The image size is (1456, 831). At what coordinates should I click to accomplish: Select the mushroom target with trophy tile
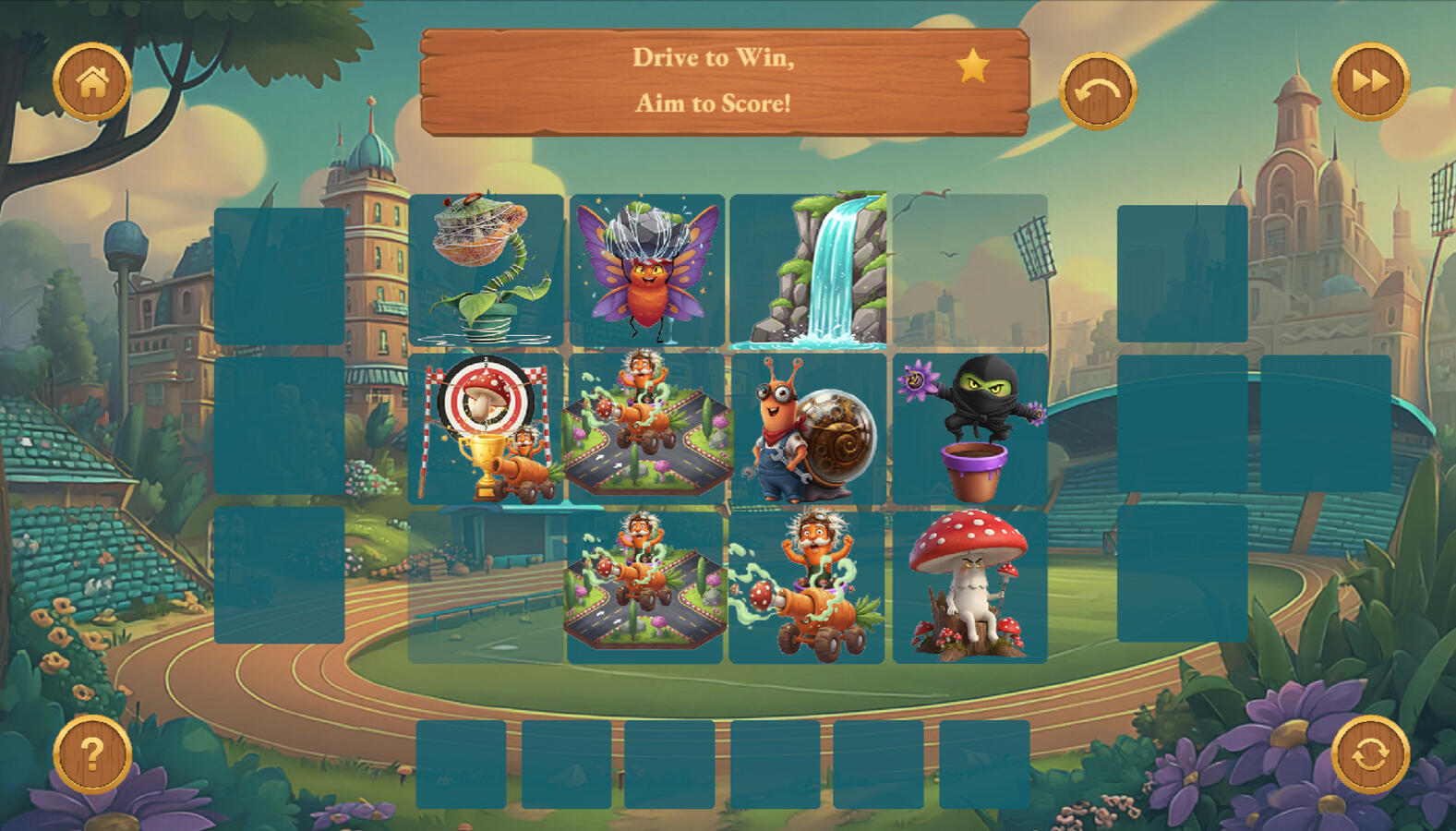(x=486, y=428)
